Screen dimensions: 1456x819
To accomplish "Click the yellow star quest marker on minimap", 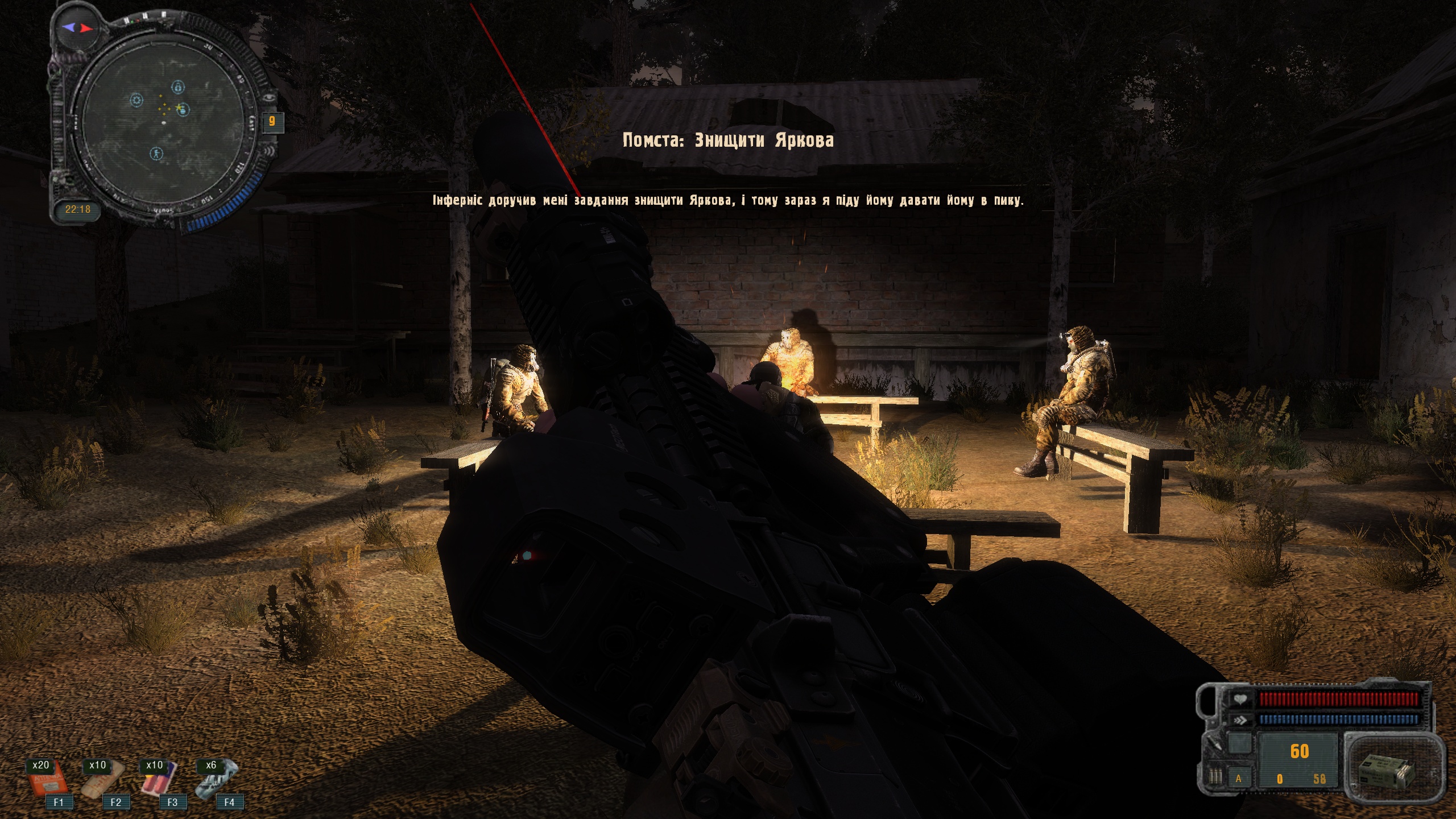I will [179, 107].
